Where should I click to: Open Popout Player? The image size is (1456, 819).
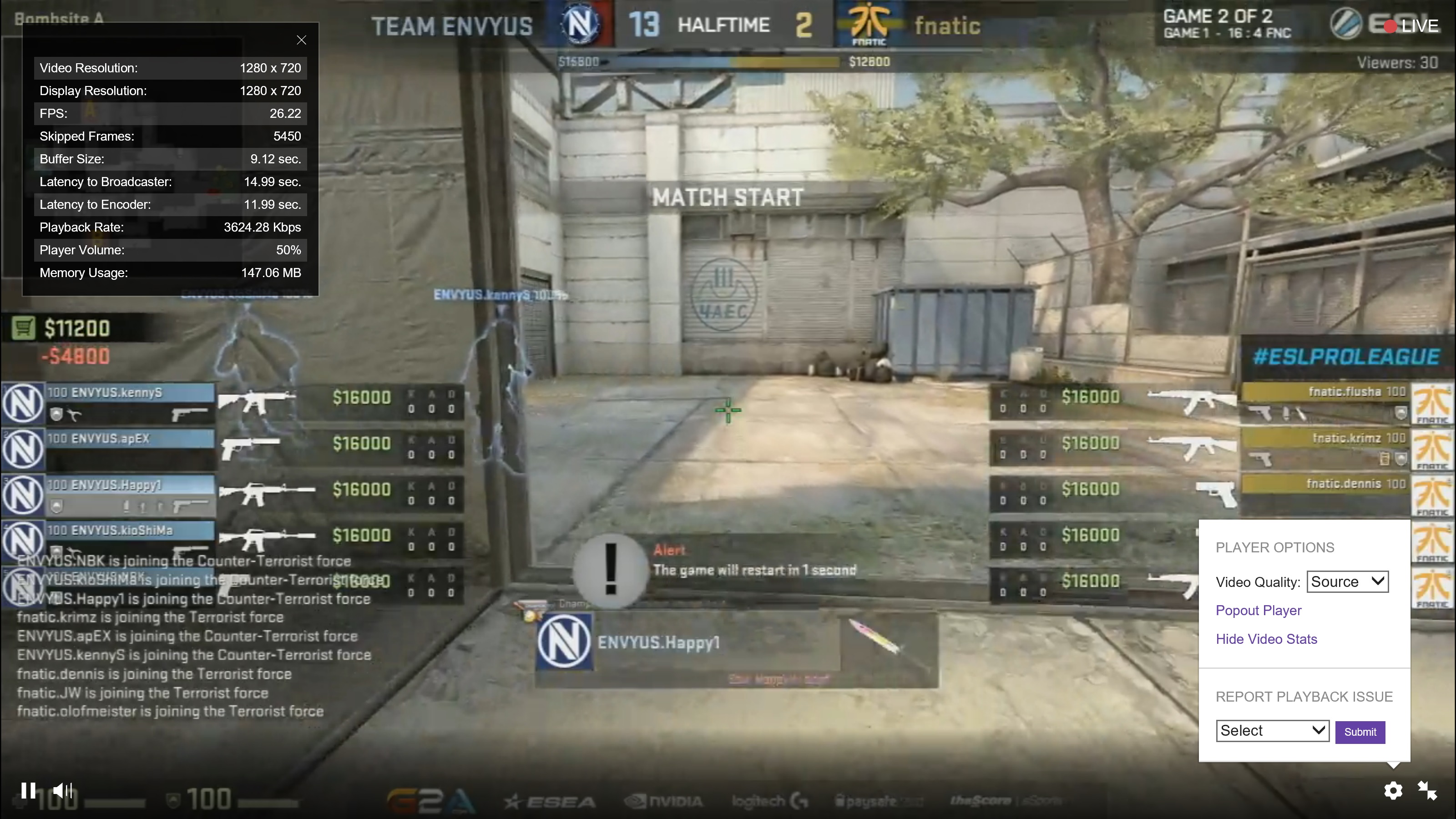click(x=1259, y=611)
